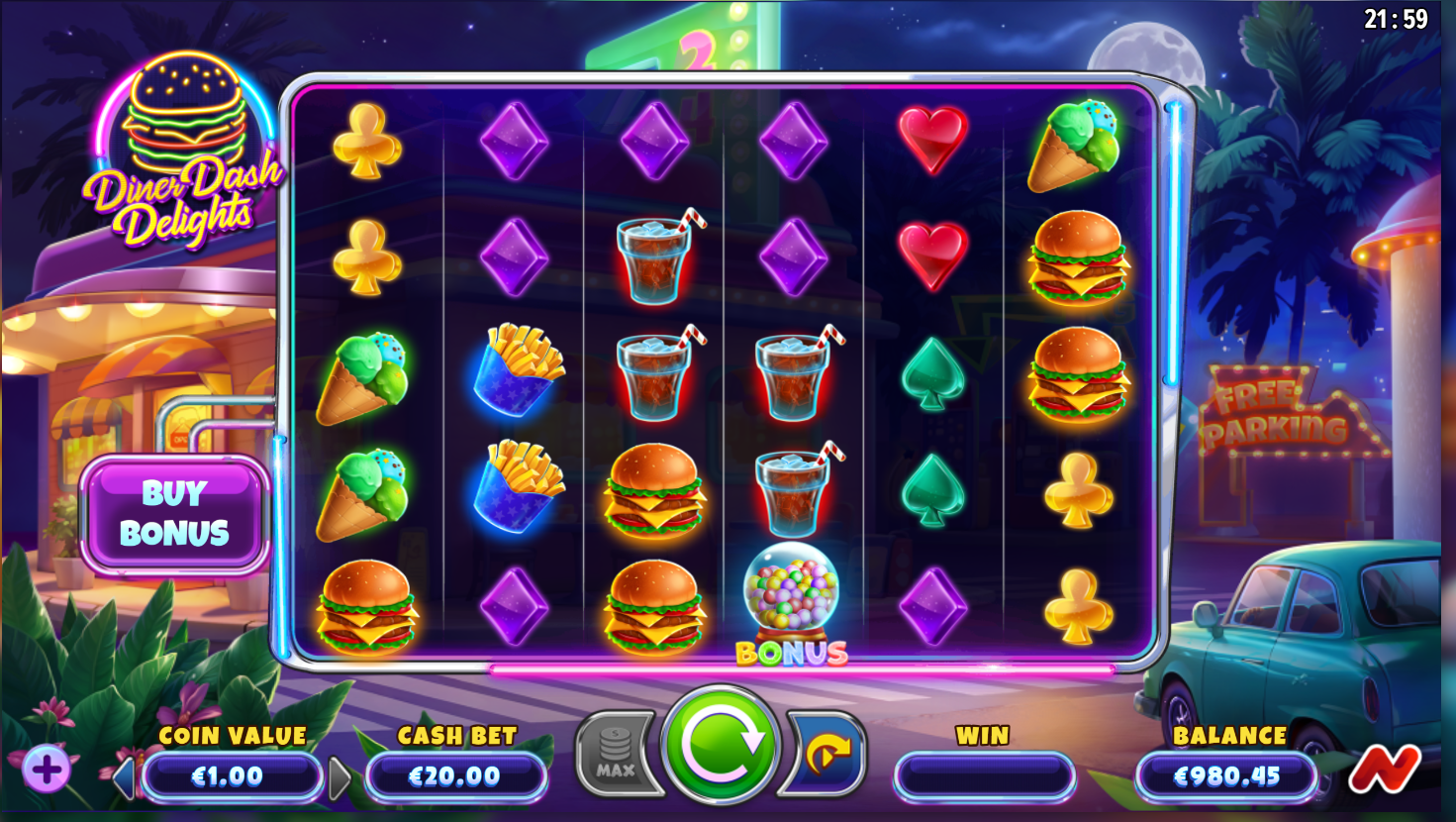Increase the coin value with right arrow
This screenshot has height=822, width=1456.
tap(339, 778)
